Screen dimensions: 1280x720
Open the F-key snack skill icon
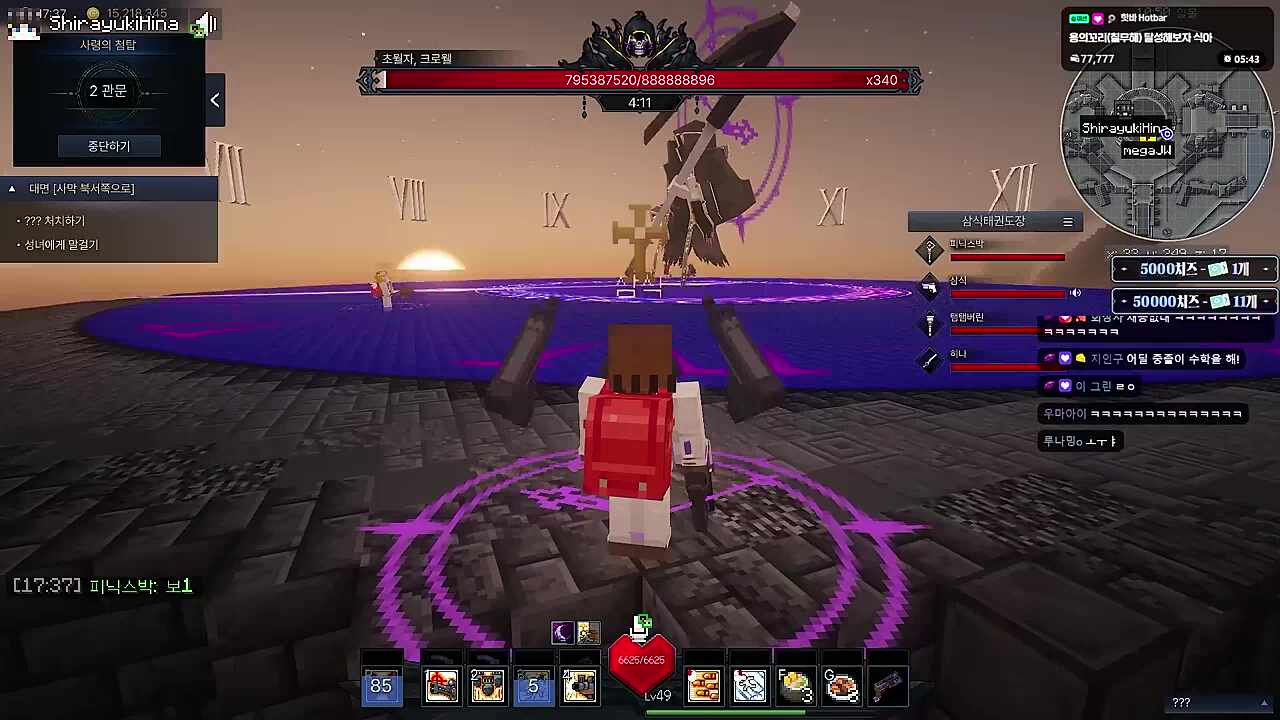tap(795, 686)
